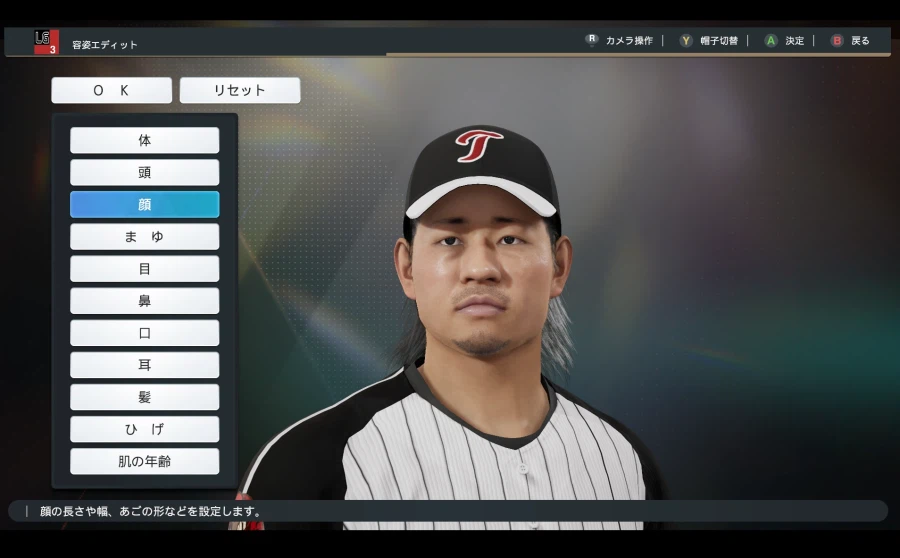
Task: Click the リセット reset button
Action: 240,90
